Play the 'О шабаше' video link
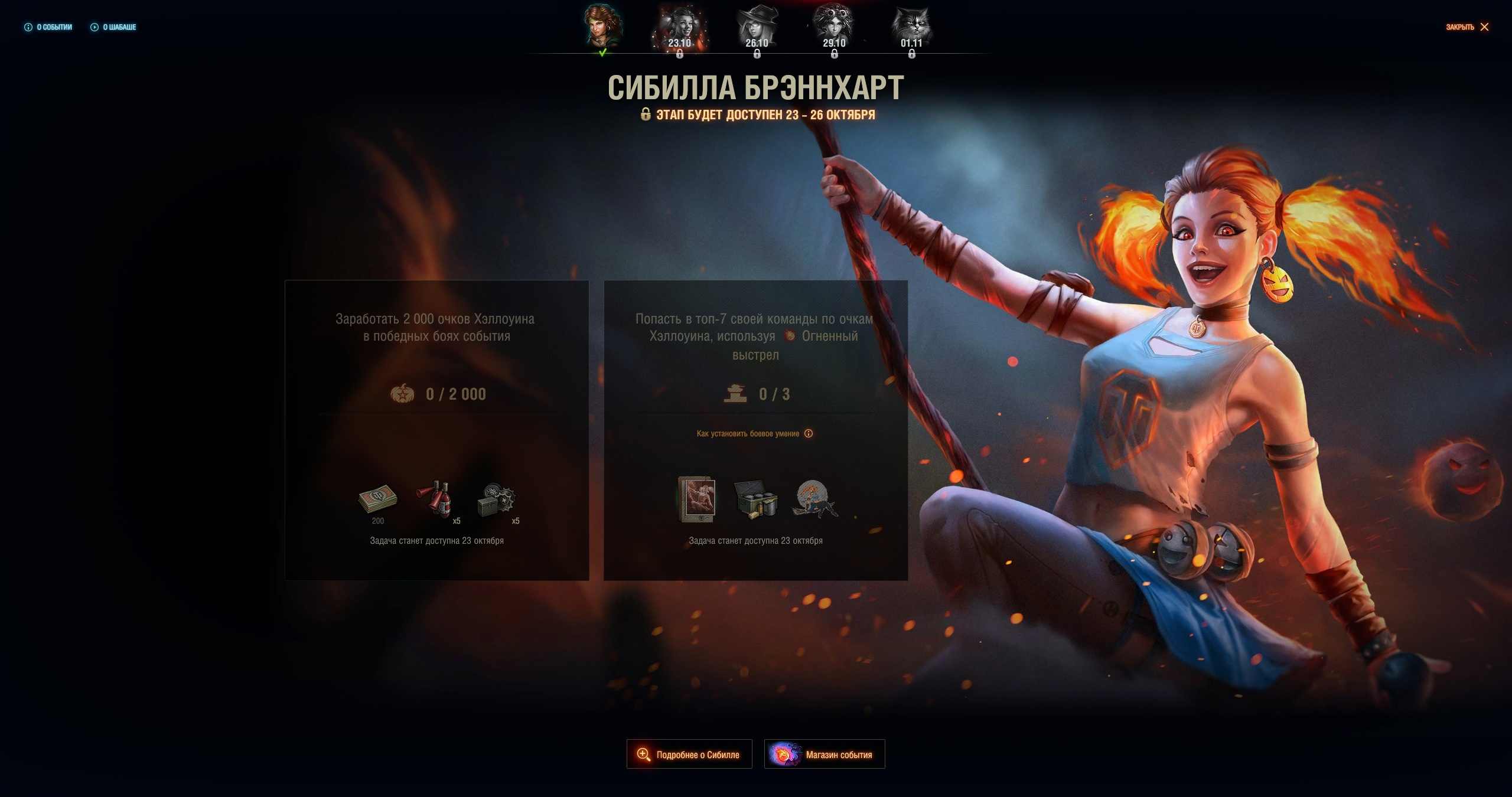The height and width of the screenshot is (797, 1512). [113, 27]
